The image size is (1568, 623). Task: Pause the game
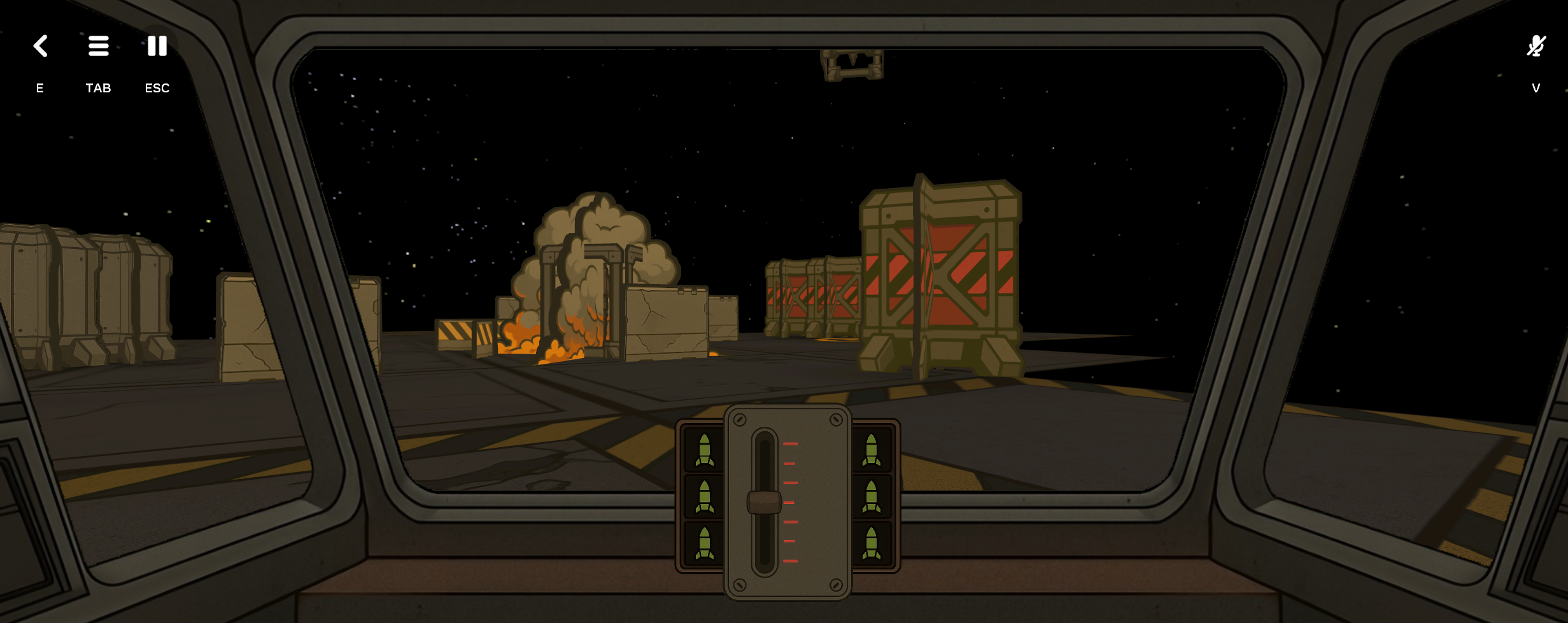pyautogui.click(x=157, y=46)
